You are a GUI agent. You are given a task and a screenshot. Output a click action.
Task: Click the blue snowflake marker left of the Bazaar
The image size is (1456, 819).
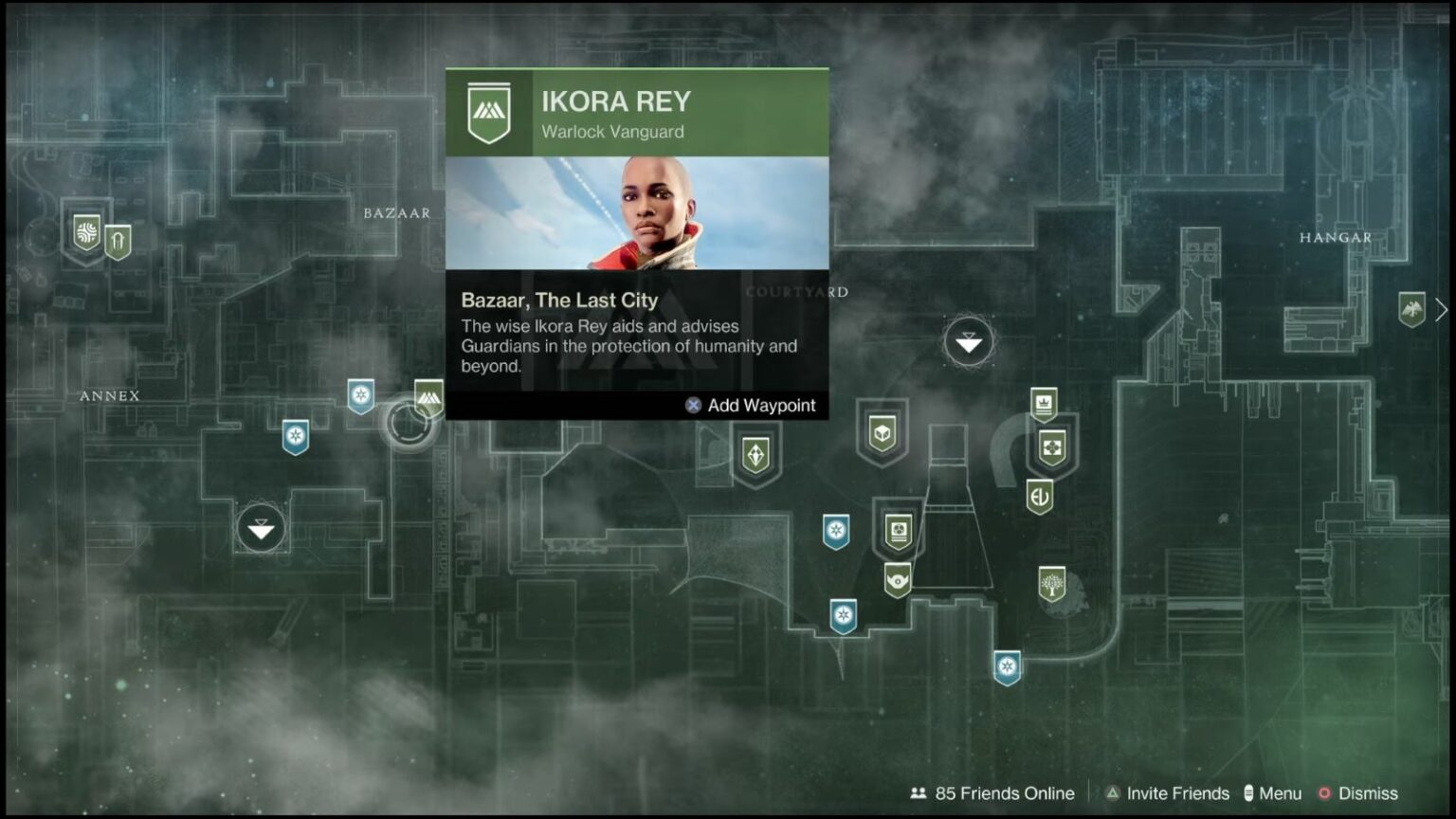360,397
